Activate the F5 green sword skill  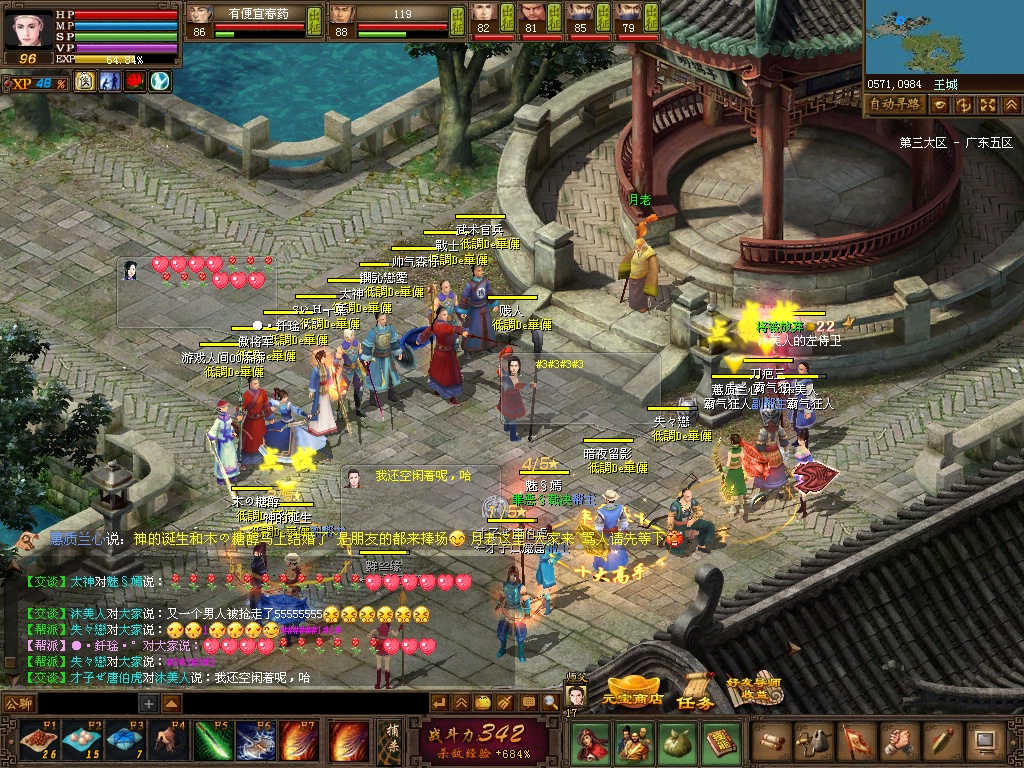(212, 741)
